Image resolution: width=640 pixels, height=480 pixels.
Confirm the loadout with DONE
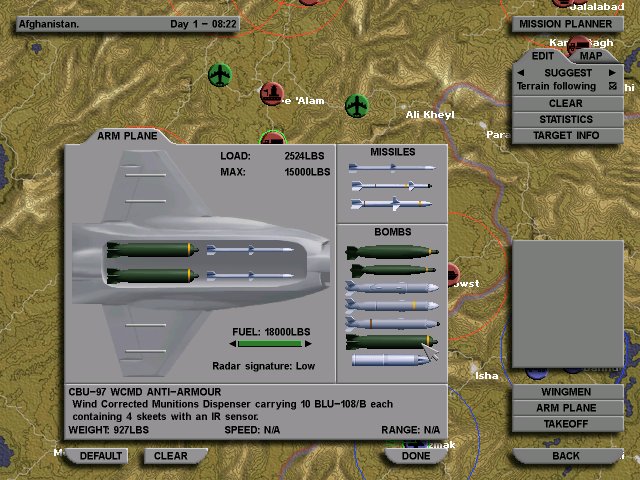point(416,456)
